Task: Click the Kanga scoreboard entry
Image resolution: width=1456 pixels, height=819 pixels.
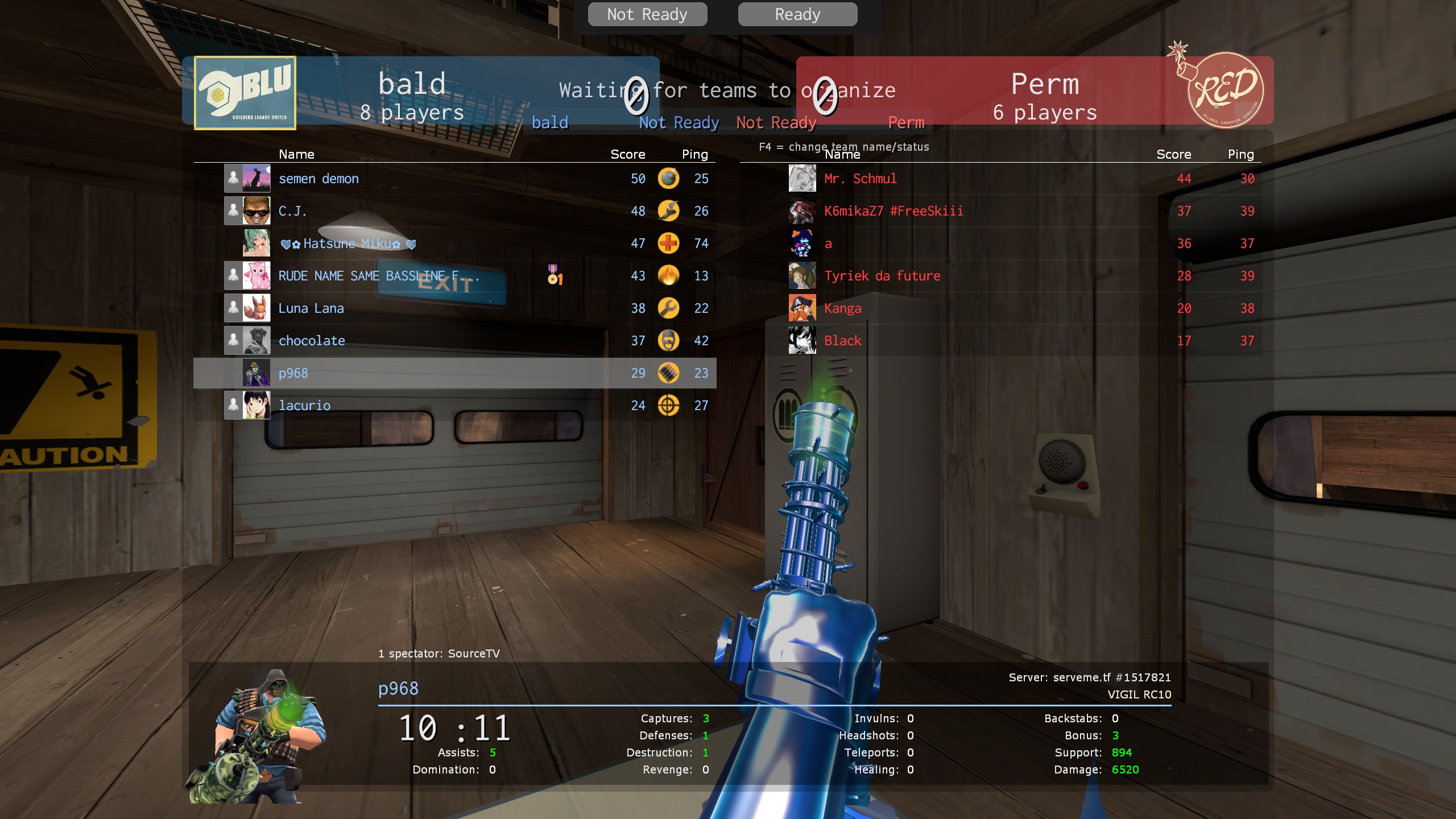Action: (x=843, y=308)
